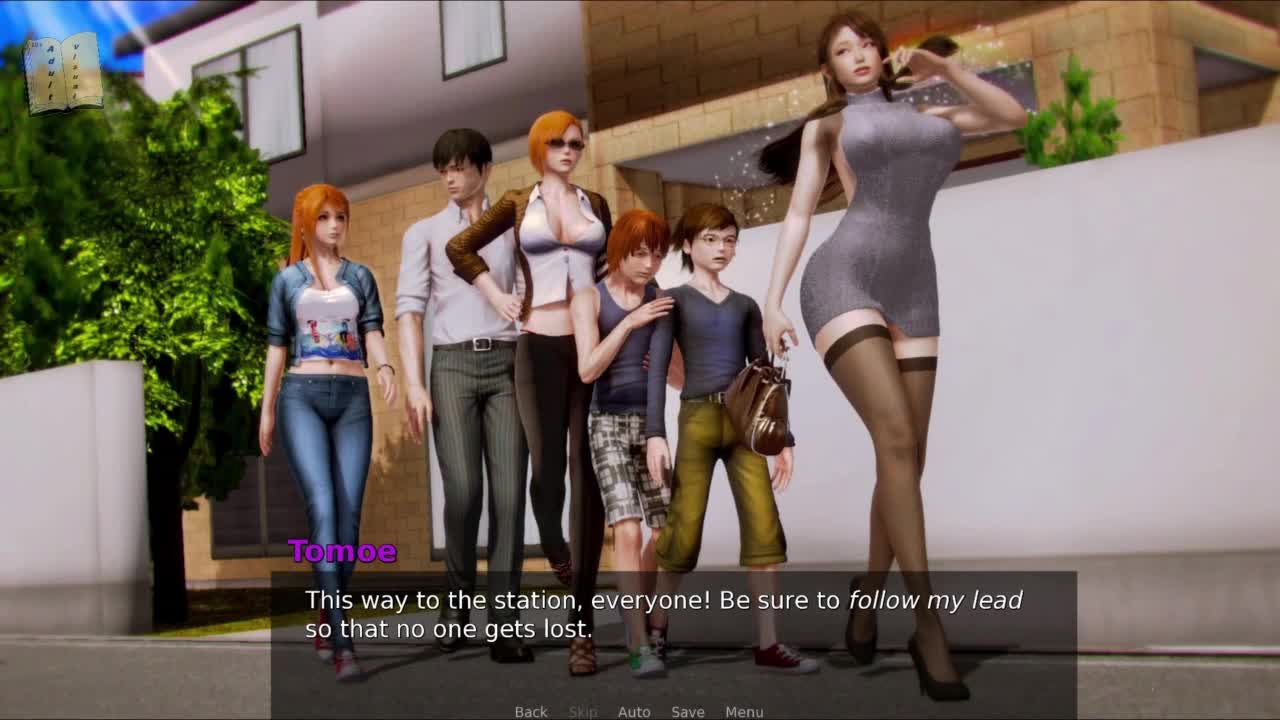Go Back to the previous dialogue line
This screenshot has width=1280, height=720.
pyautogui.click(x=531, y=712)
